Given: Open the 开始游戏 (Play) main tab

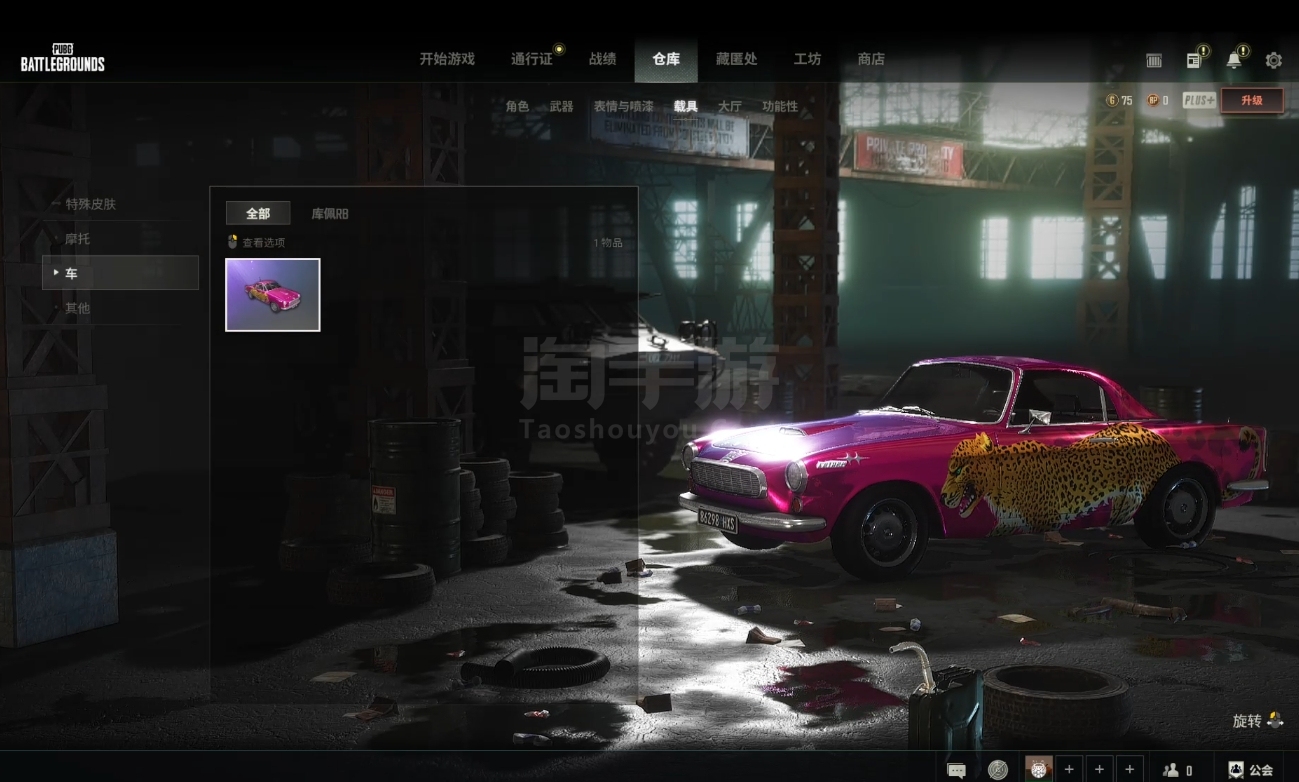Looking at the screenshot, I should point(447,59).
